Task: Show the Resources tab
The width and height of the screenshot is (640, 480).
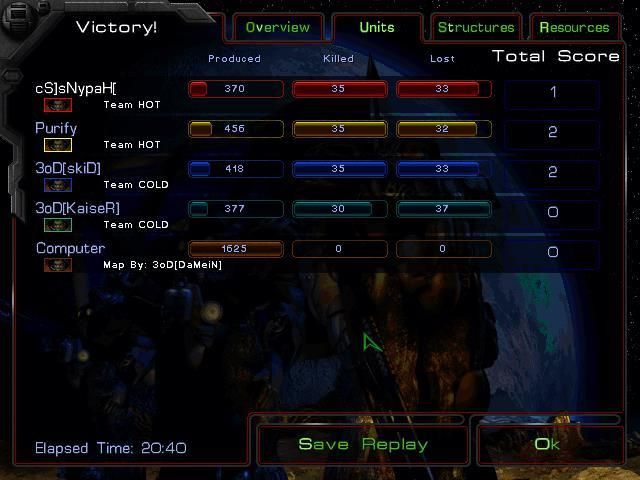Action: coord(574,27)
